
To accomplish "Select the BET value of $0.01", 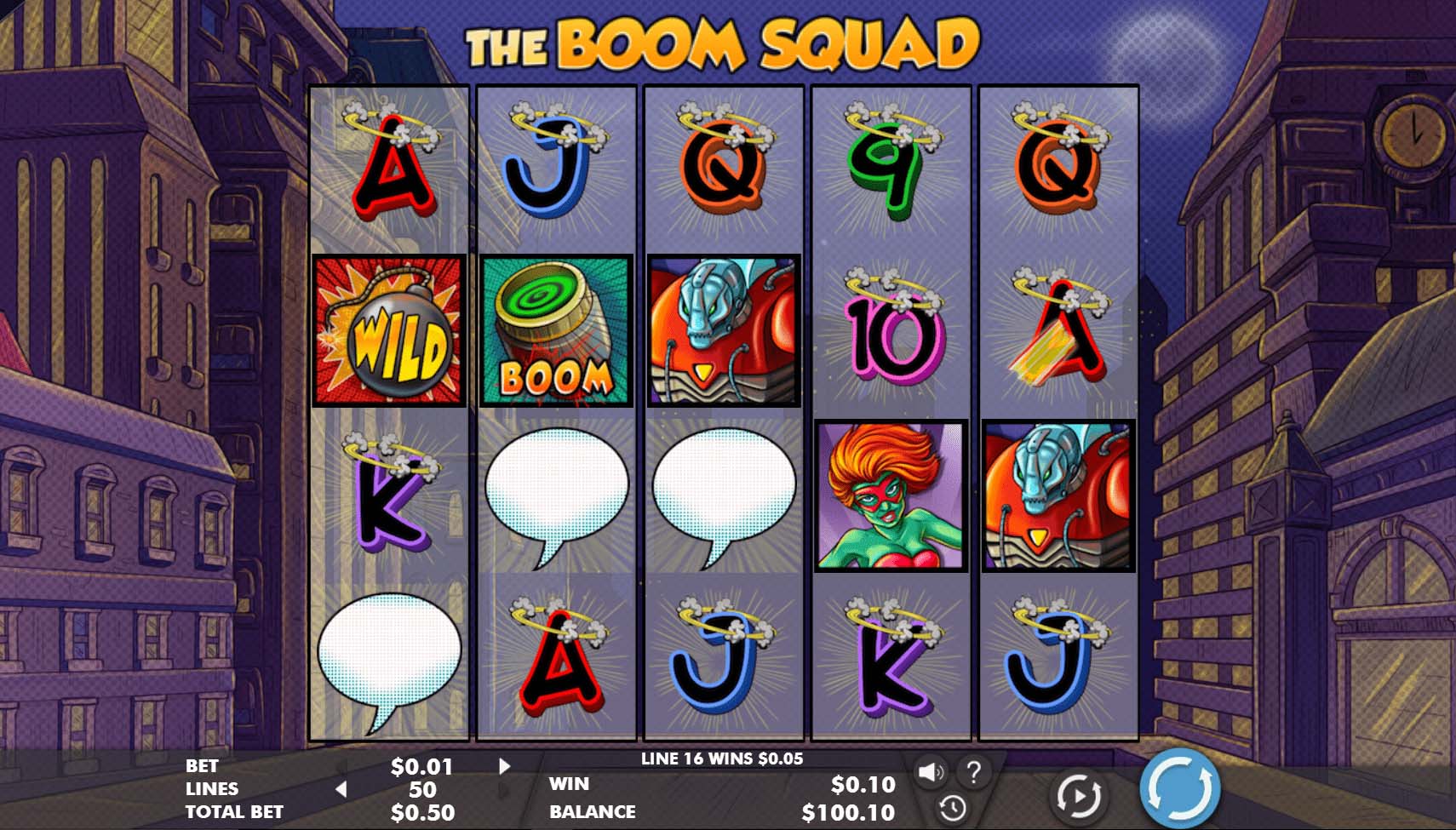I will pyautogui.click(x=424, y=765).
